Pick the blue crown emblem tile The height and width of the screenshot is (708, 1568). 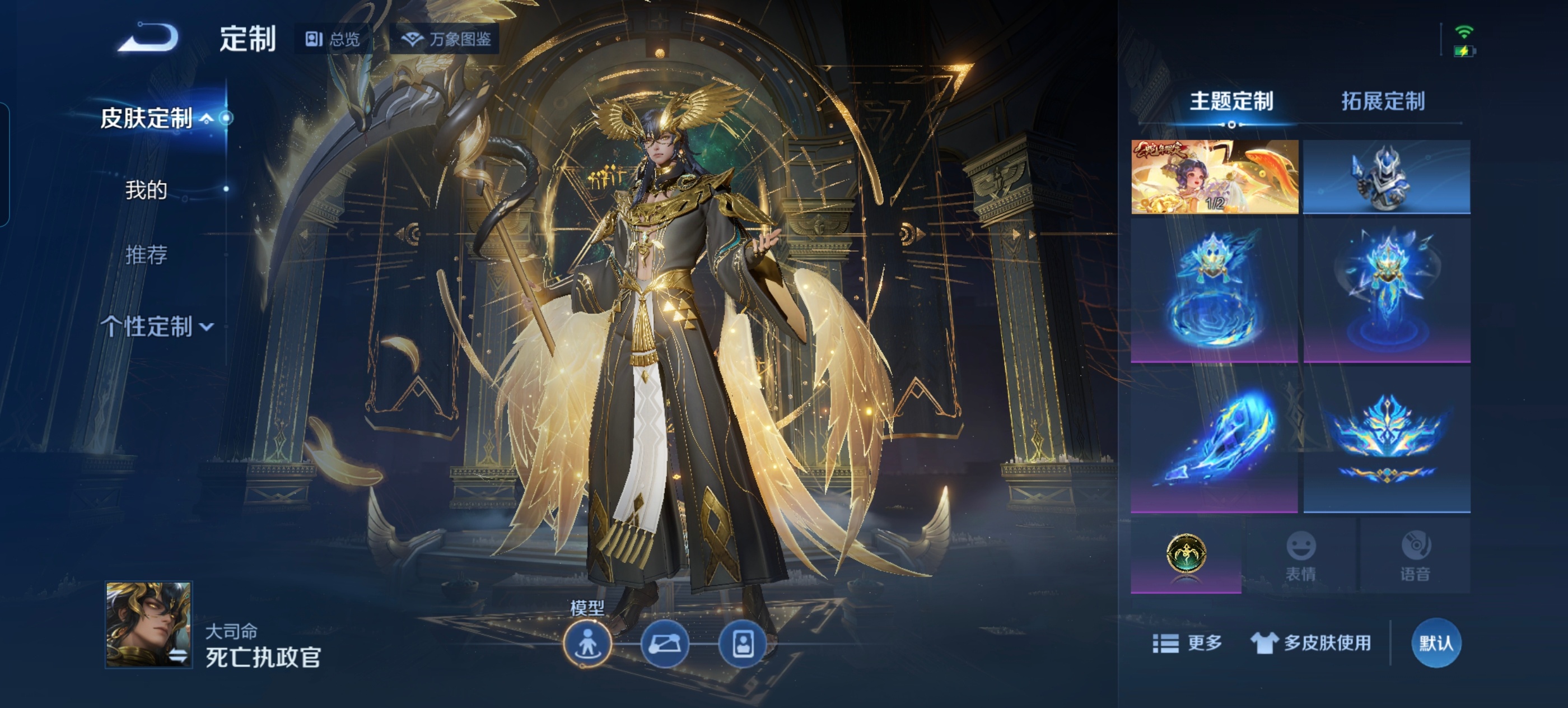(1386, 439)
